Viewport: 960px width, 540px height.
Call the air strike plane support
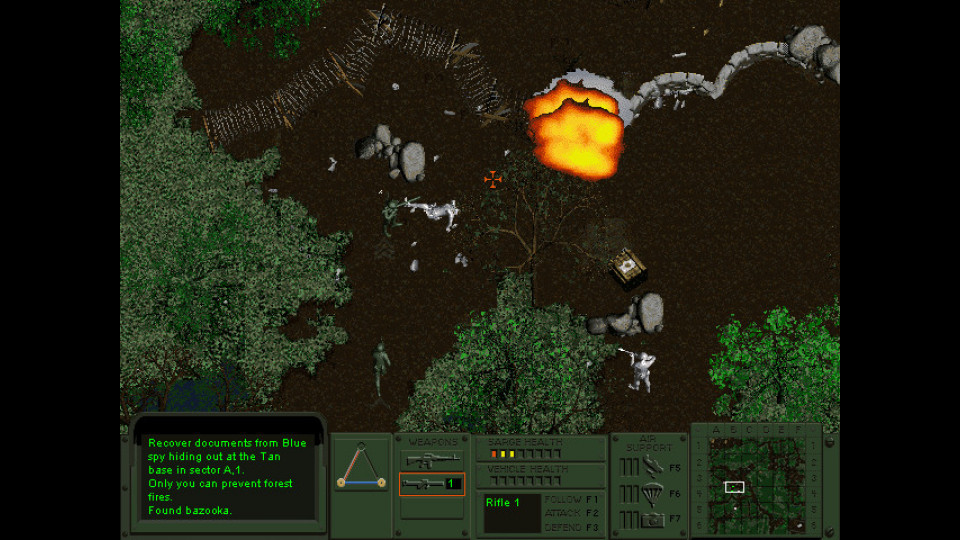pos(653,466)
